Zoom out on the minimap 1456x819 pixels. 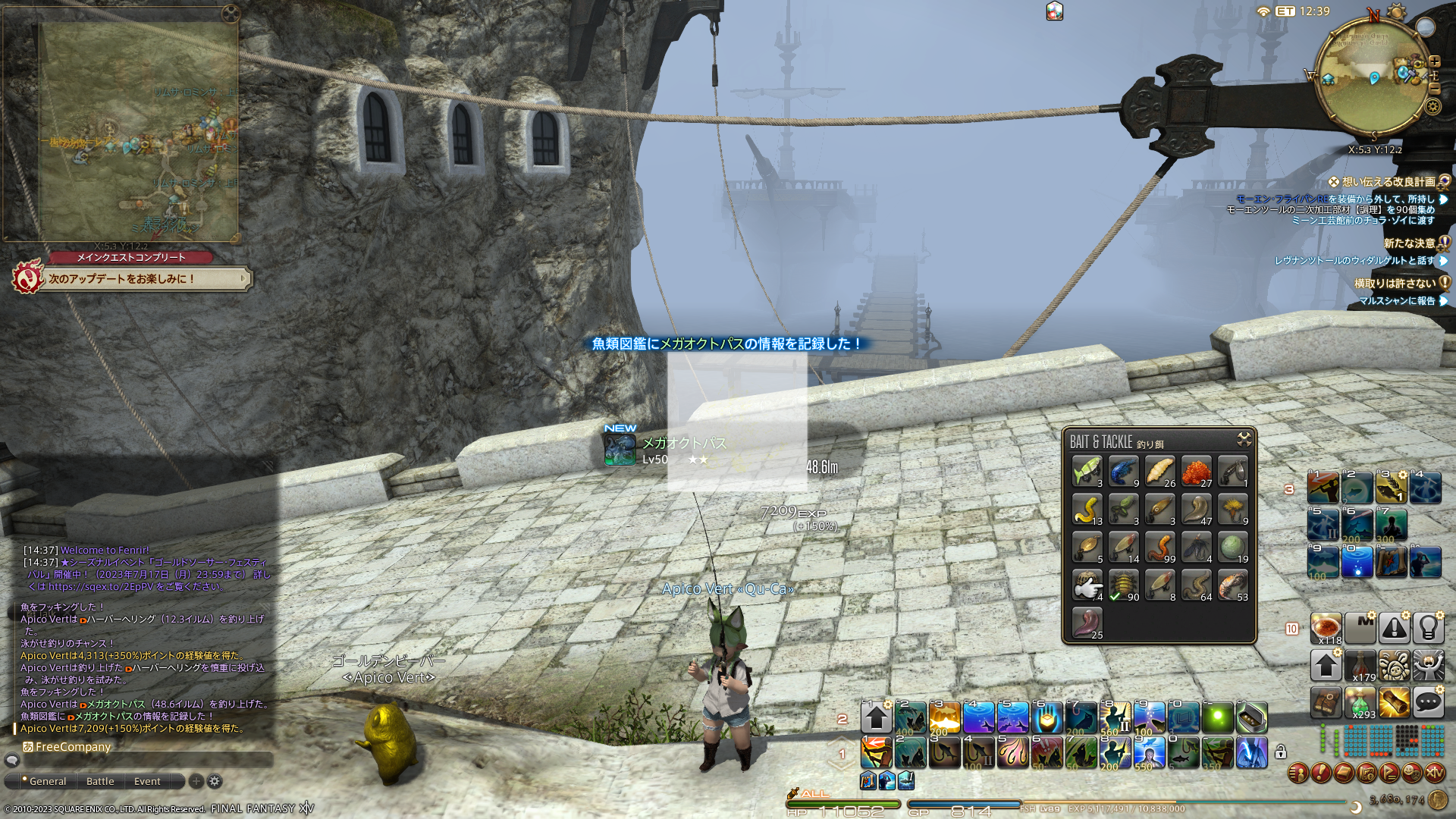point(1435,88)
